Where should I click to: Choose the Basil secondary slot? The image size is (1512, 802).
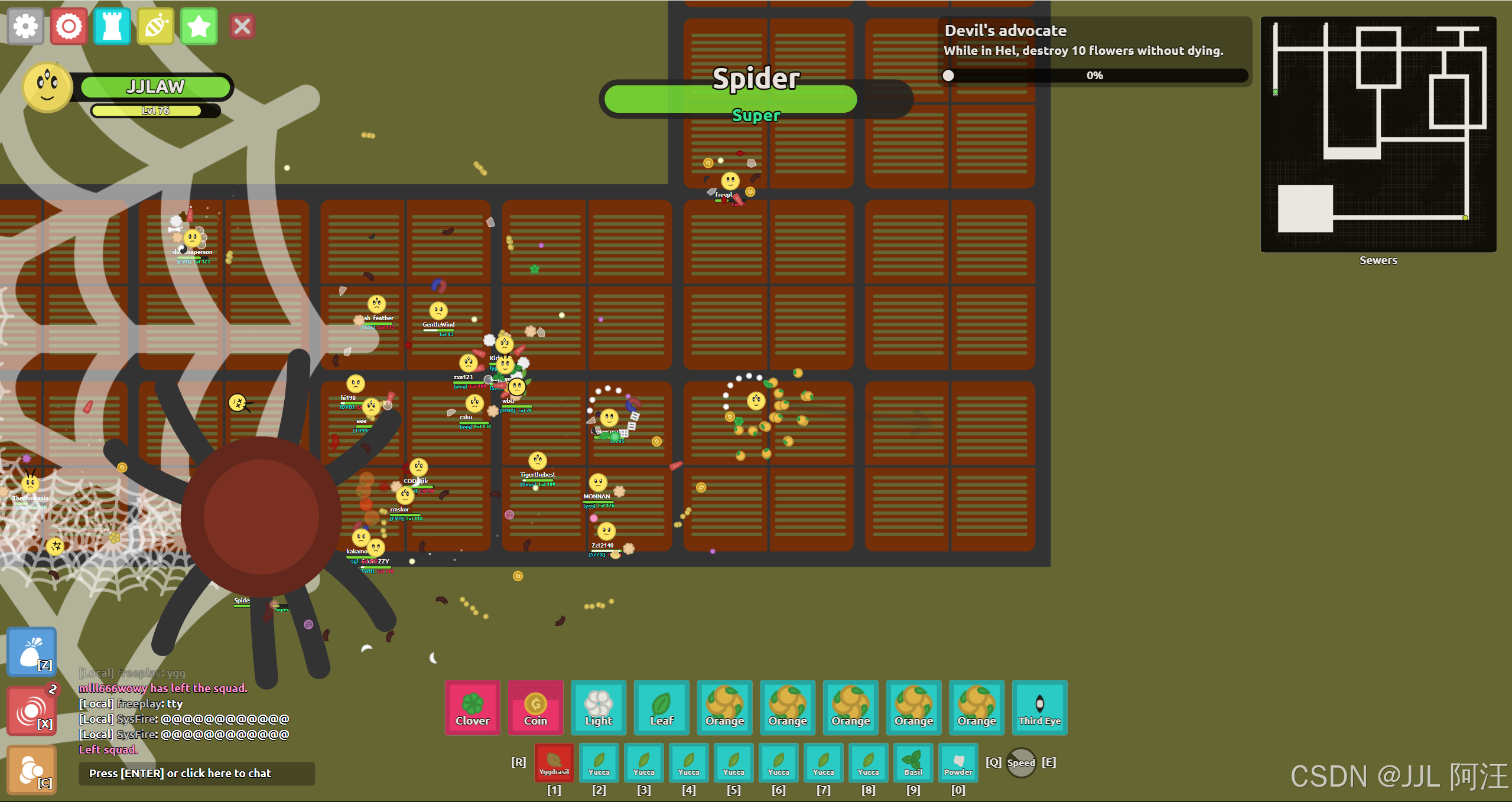click(913, 762)
